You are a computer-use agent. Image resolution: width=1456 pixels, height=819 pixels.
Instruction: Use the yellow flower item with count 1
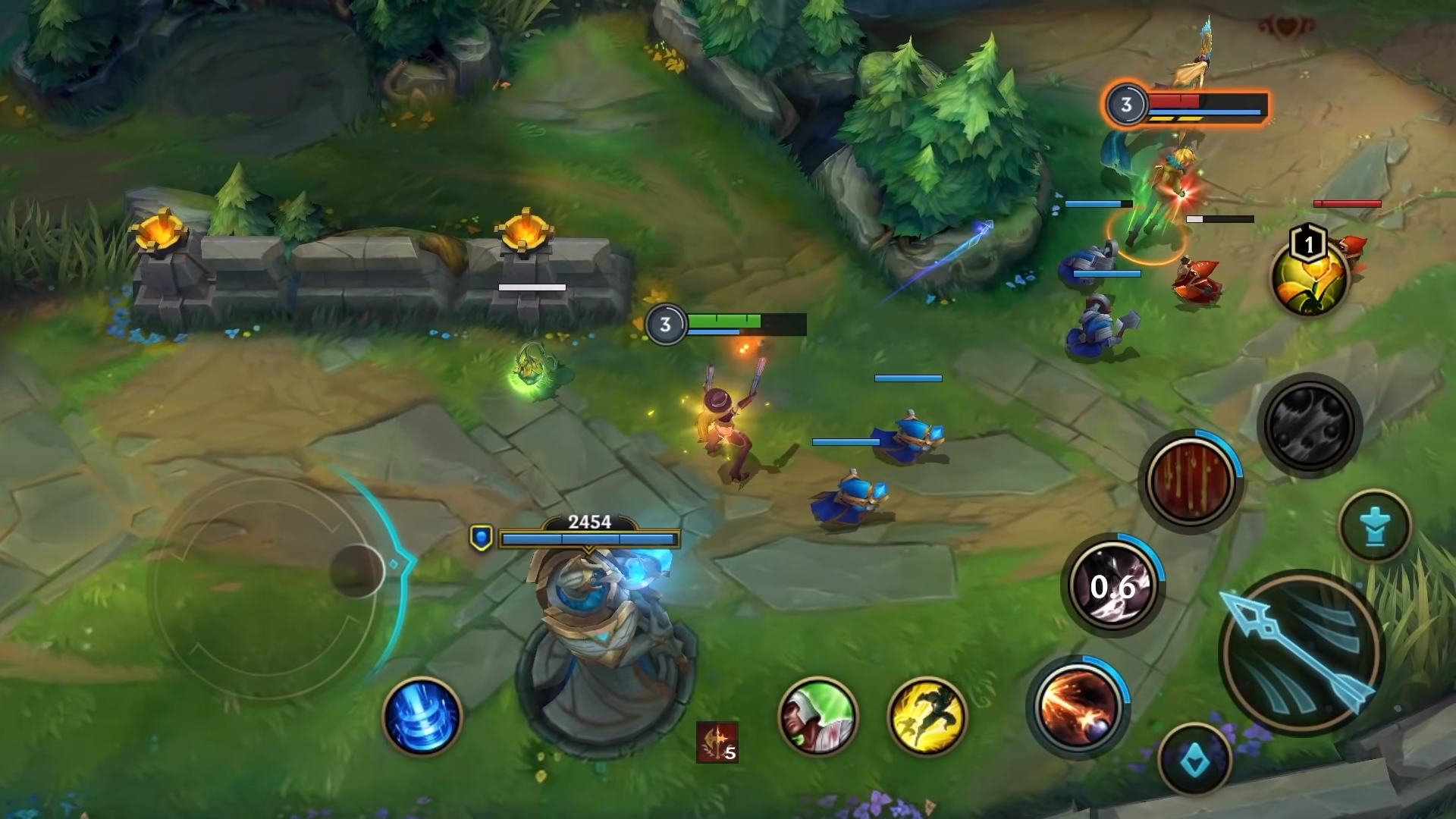(x=1310, y=278)
